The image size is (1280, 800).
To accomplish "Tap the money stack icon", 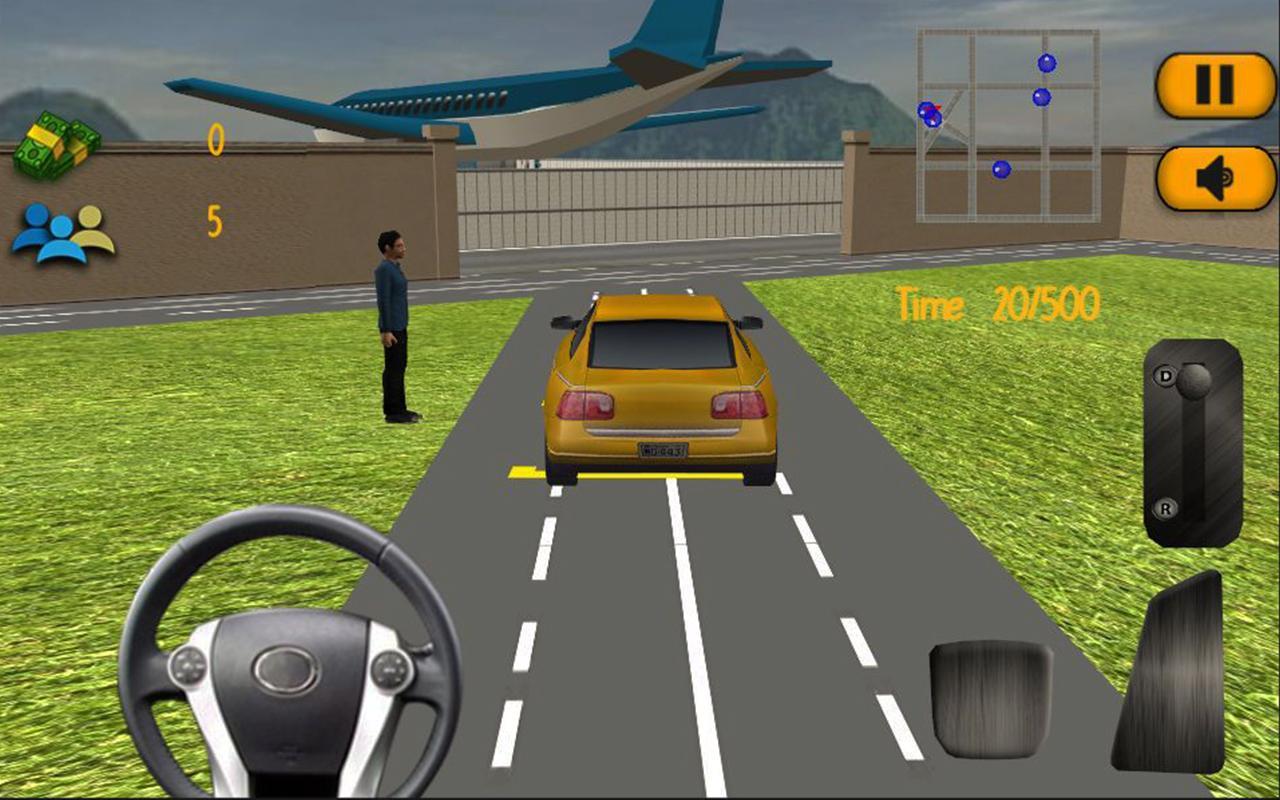I will pyautogui.click(x=60, y=140).
